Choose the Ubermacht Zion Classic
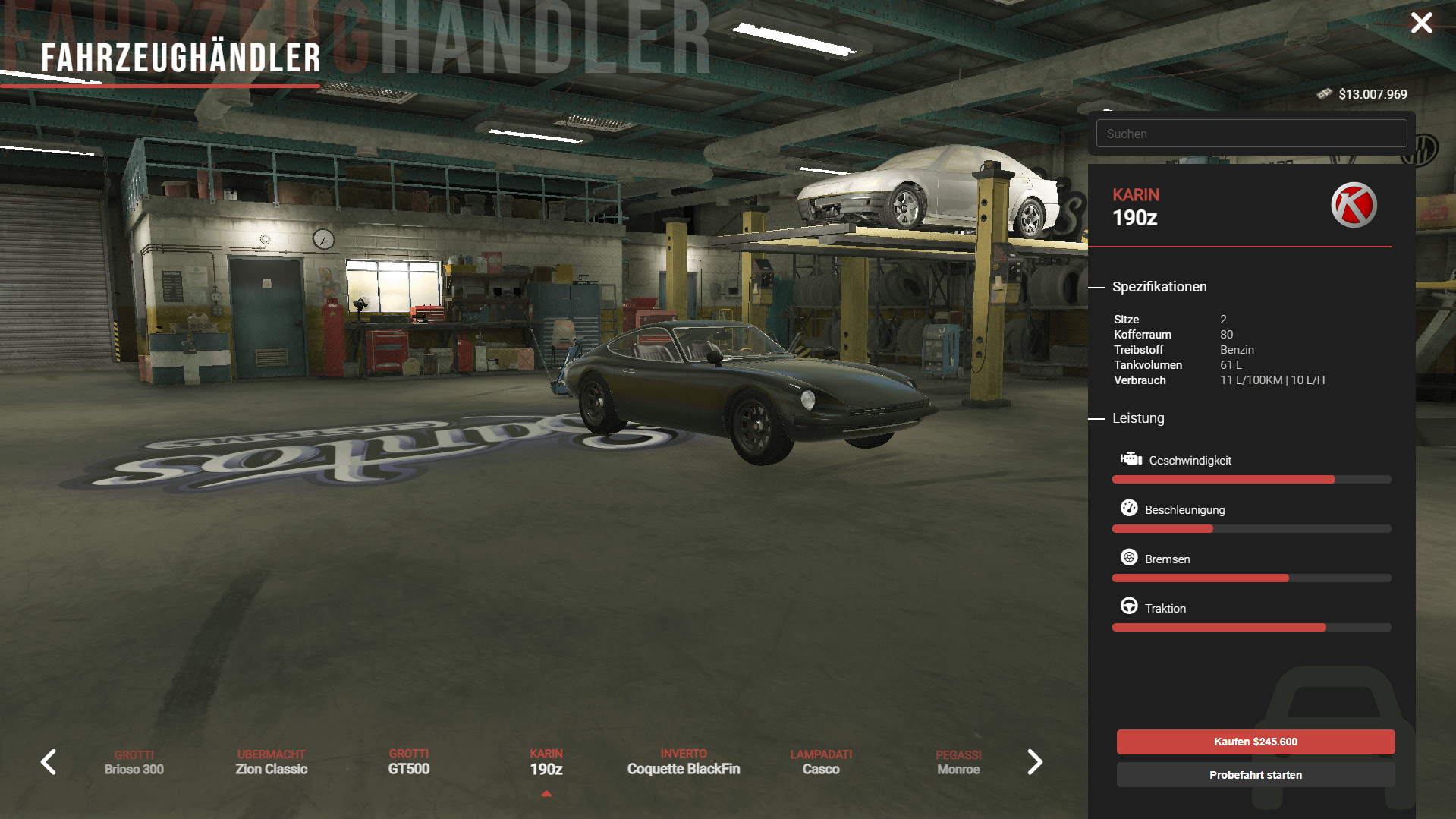The image size is (1456, 819). [x=272, y=762]
